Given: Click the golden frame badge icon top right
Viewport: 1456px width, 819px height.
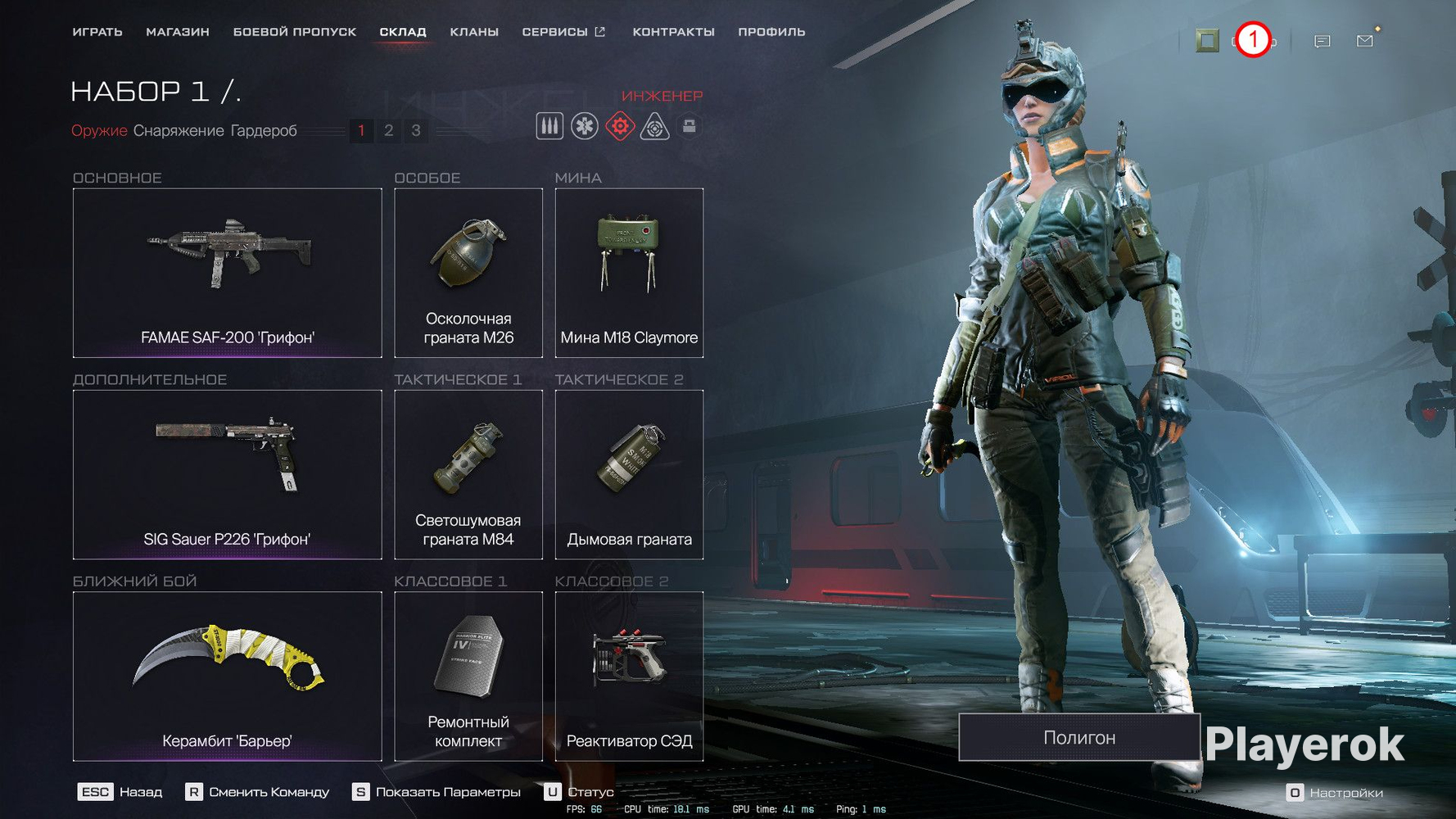Looking at the screenshot, I should [1205, 39].
